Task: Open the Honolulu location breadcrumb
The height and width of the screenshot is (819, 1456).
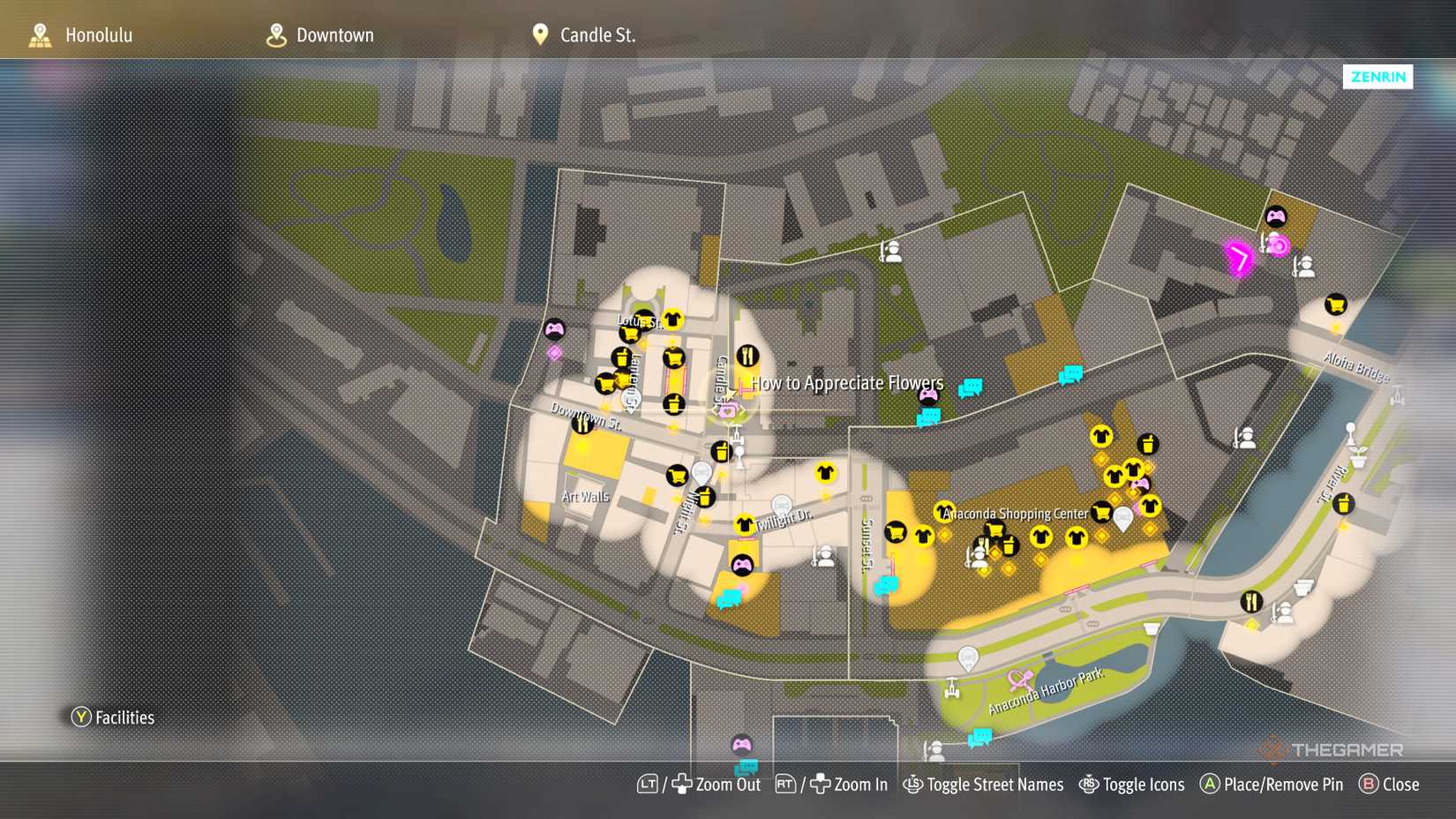Action: pos(99,35)
